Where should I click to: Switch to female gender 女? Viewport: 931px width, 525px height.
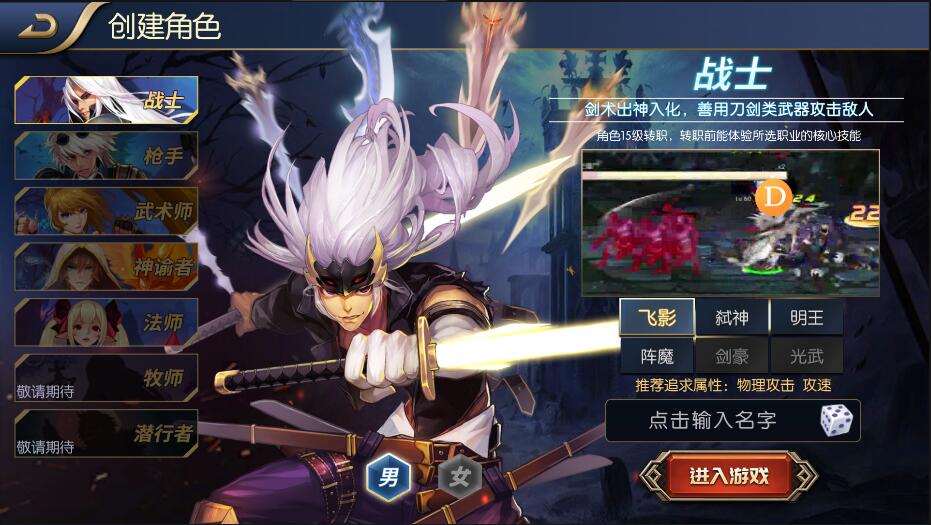click(459, 477)
